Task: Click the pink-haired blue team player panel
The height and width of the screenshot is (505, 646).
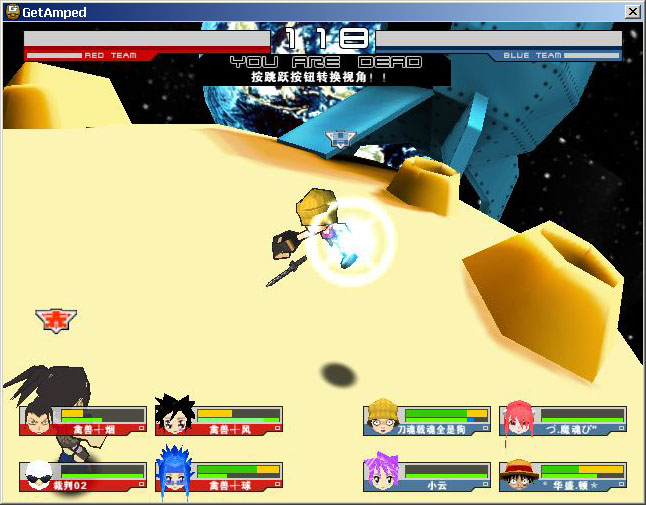Action: click(x=562, y=420)
